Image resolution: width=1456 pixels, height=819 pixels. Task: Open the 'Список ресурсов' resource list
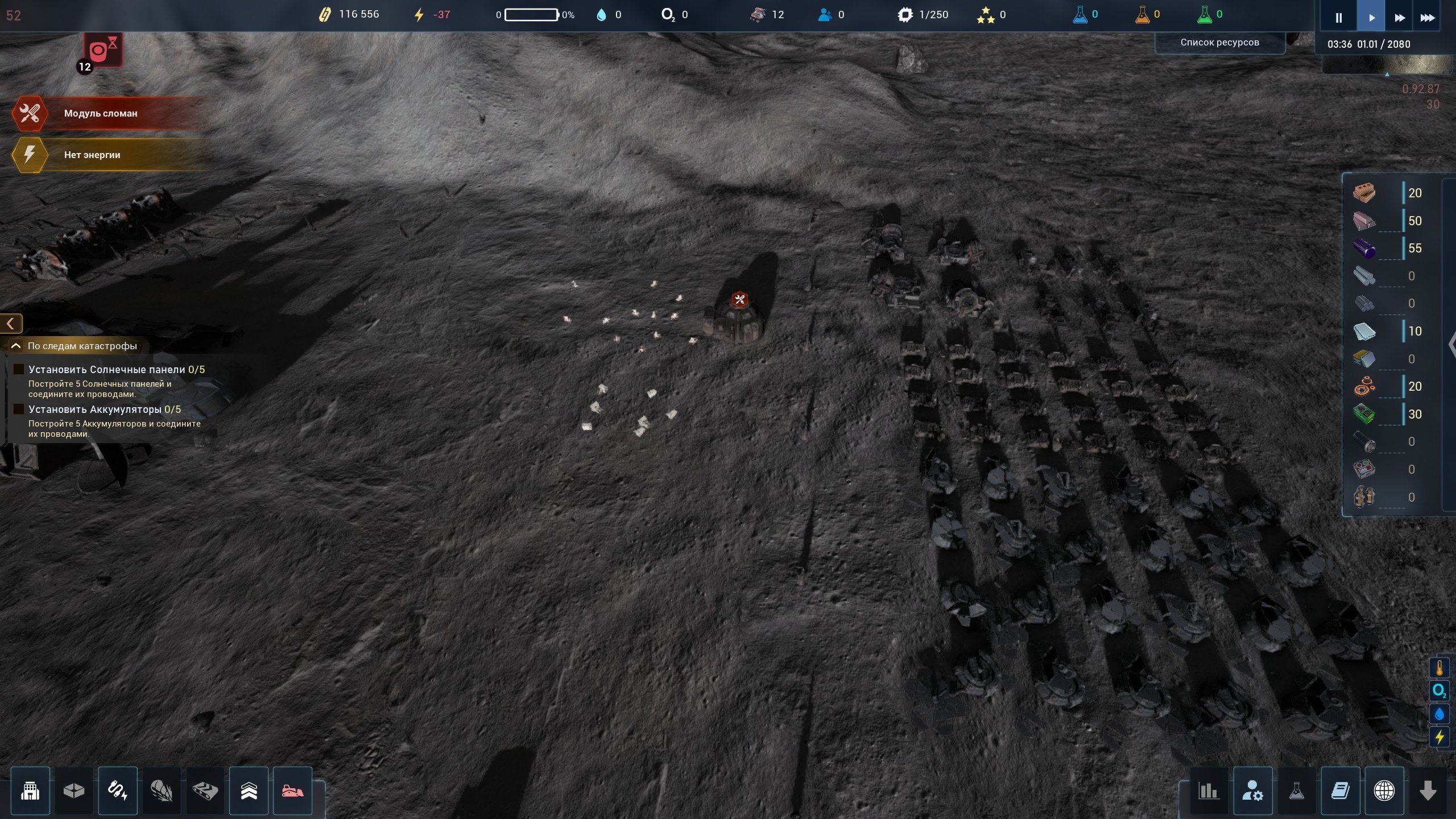click(x=1219, y=43)
